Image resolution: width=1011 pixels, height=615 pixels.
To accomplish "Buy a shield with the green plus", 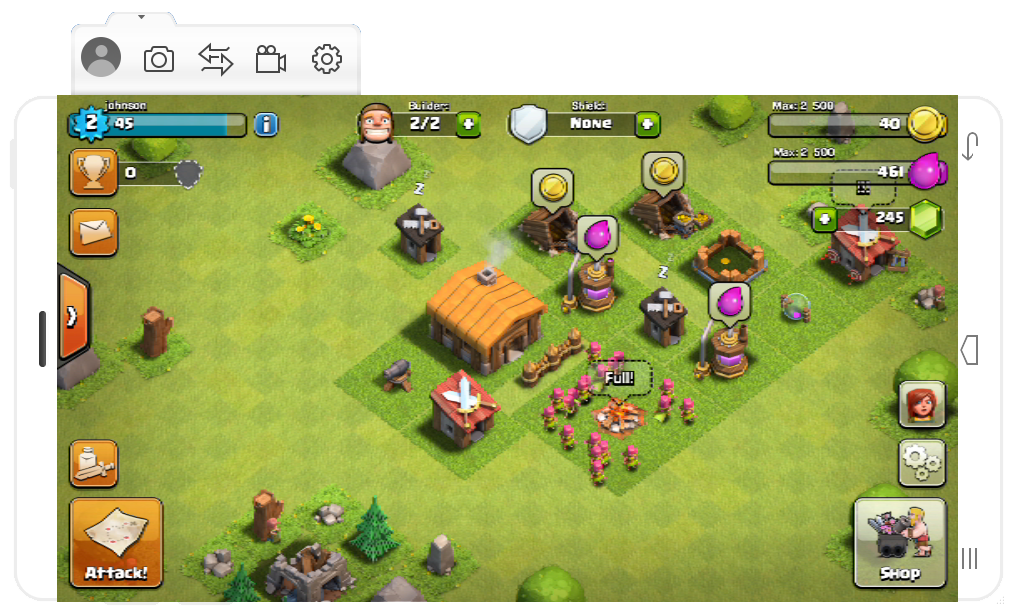I will 647,124.
